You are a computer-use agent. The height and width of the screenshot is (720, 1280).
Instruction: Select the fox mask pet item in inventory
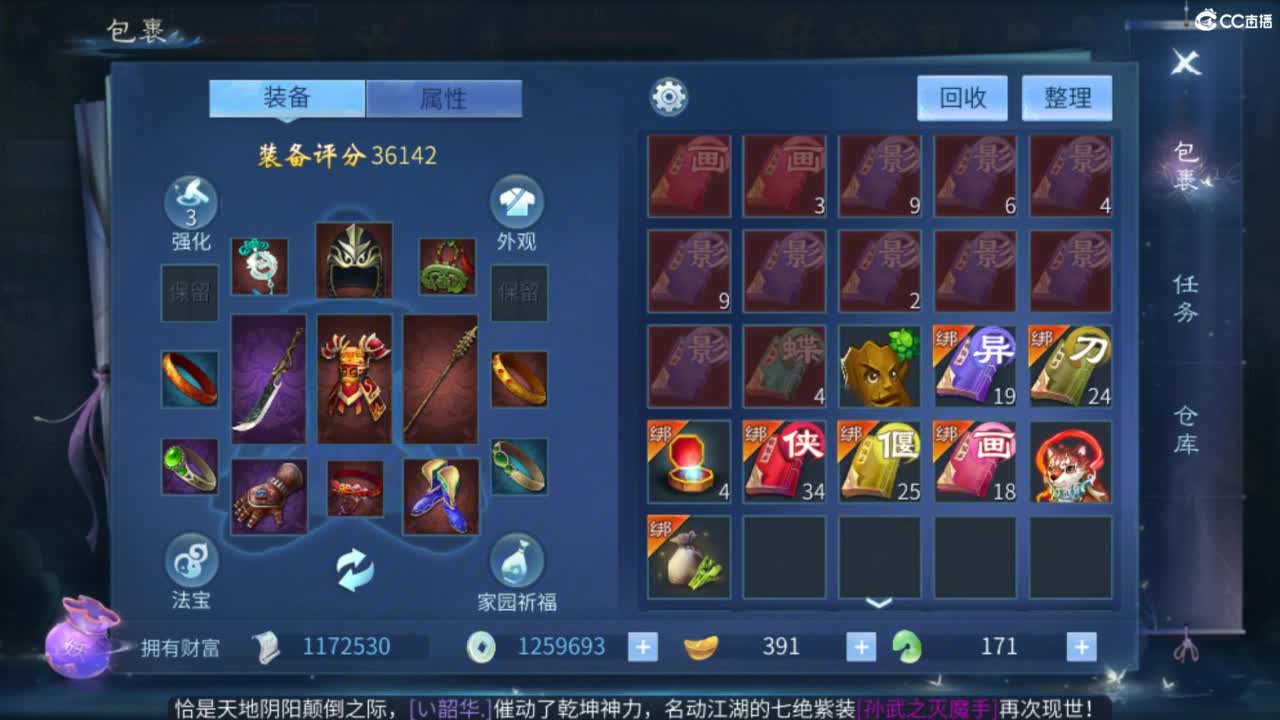1071,463
